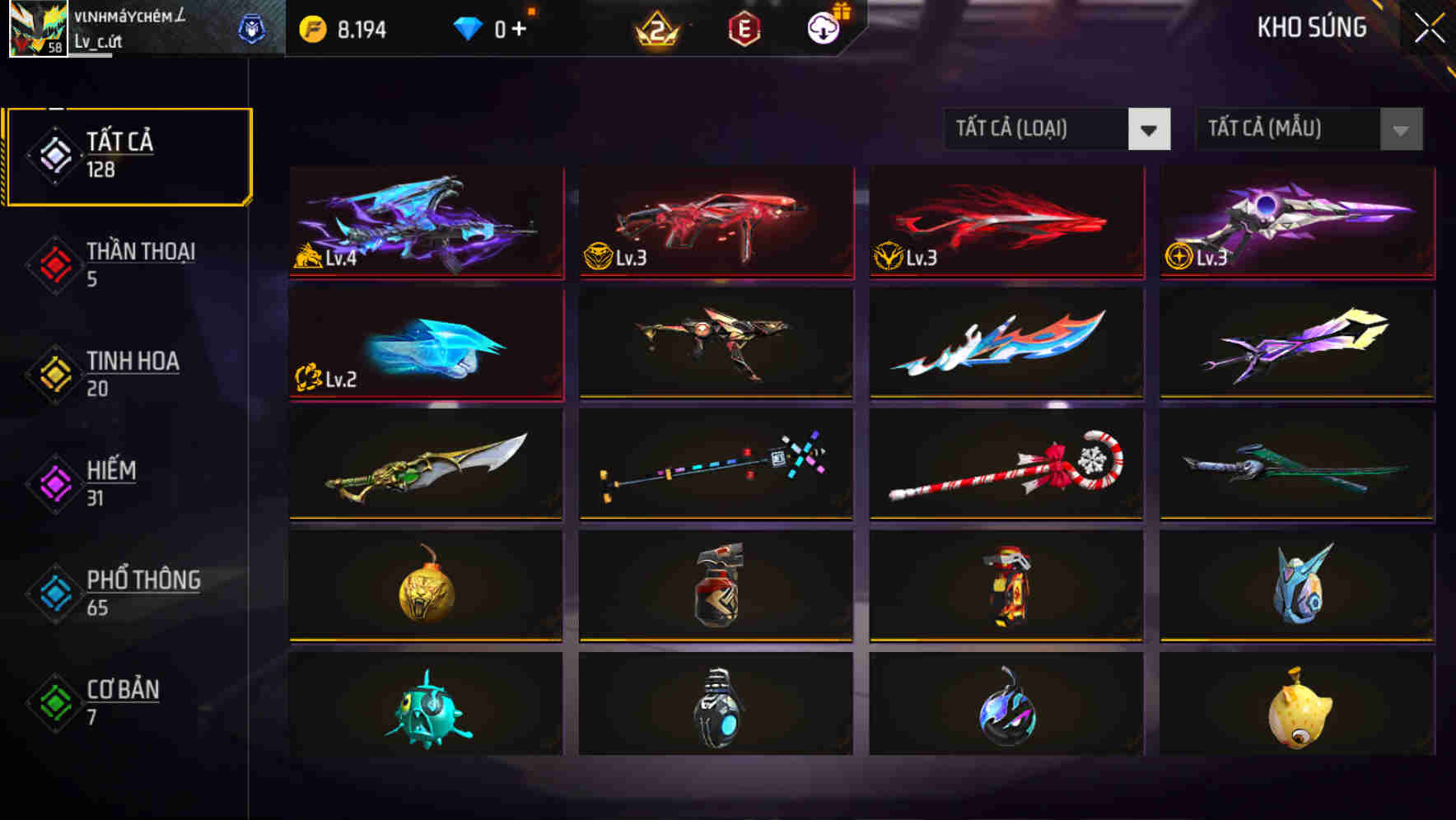
Task: Select the TẤT CẢ 128 category button
Action: tap(128, 155)
